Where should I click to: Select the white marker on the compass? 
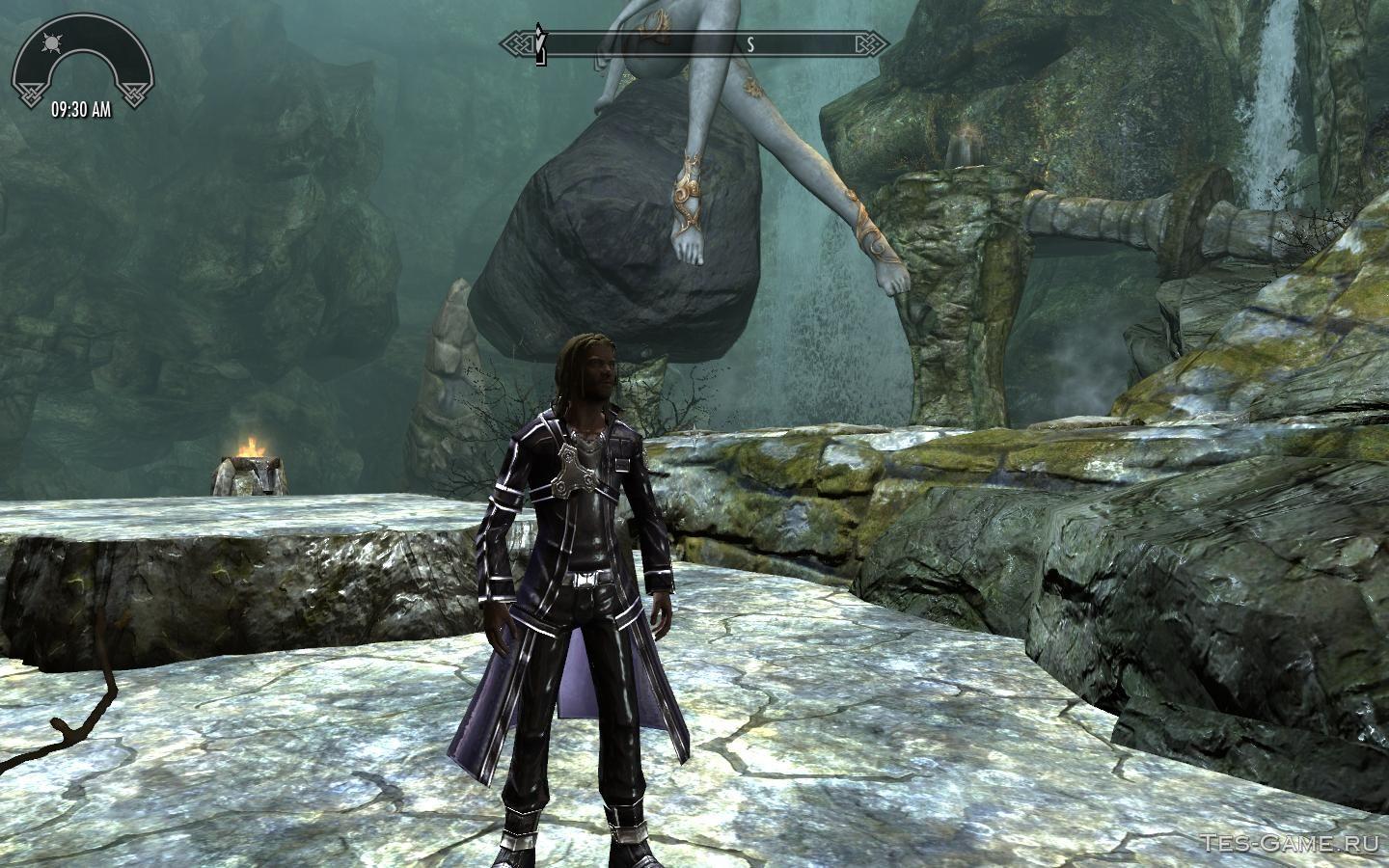pyautogui.click(x=541, y=47)
